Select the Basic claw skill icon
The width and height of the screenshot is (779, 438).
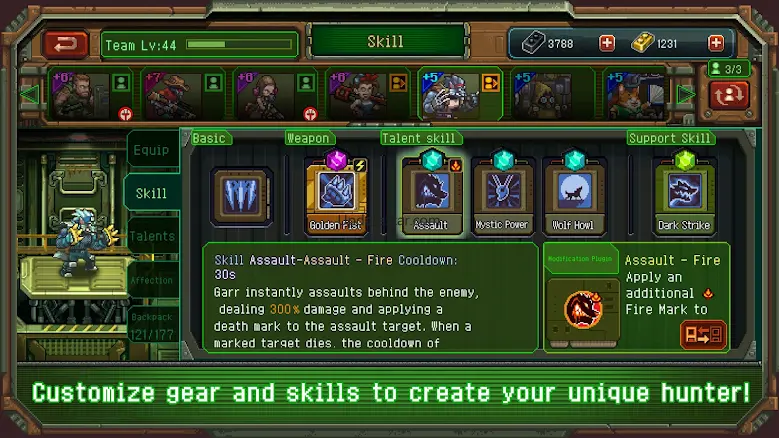click(x=241, y=196)
